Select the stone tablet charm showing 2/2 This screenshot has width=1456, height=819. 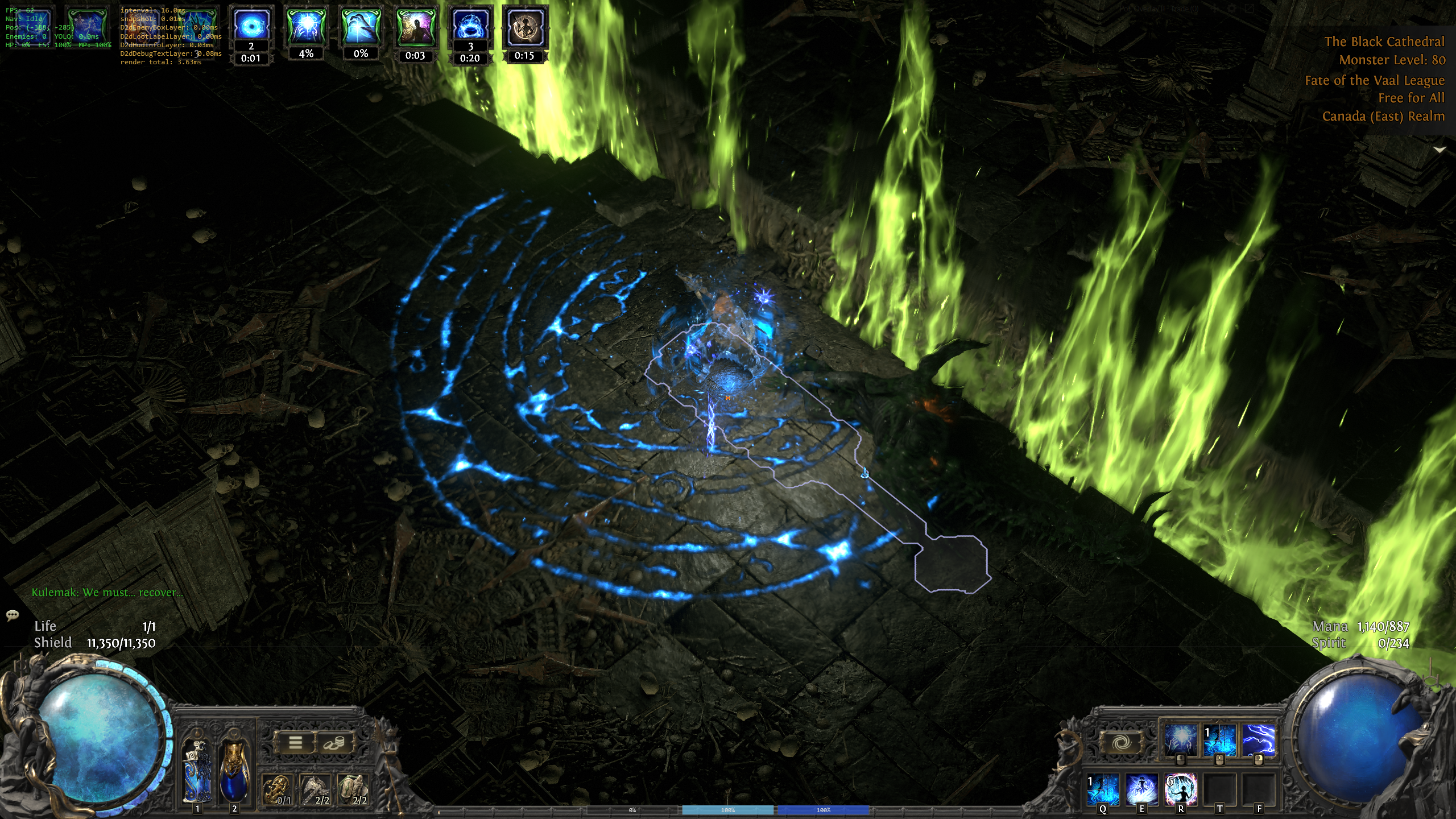pyautogui.click(x=353, y=789)
